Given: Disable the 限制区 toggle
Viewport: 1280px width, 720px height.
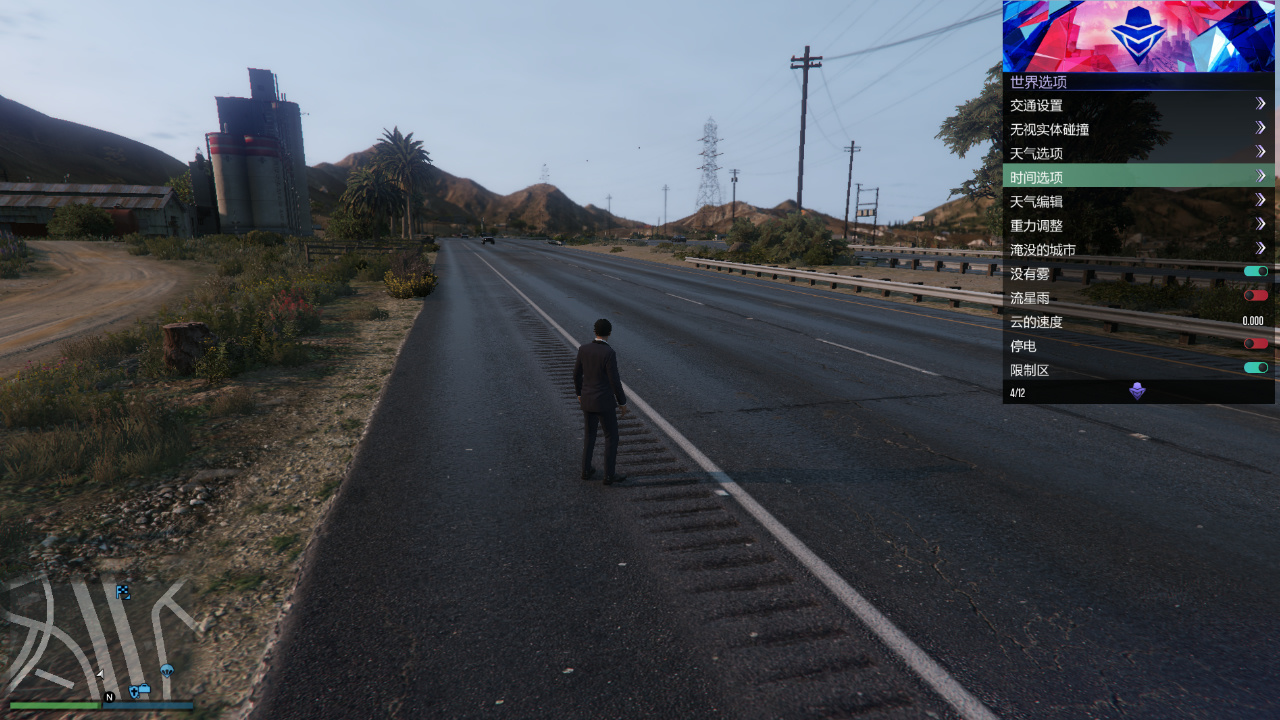Looking at the screenshot, I should click(1255, 368).
